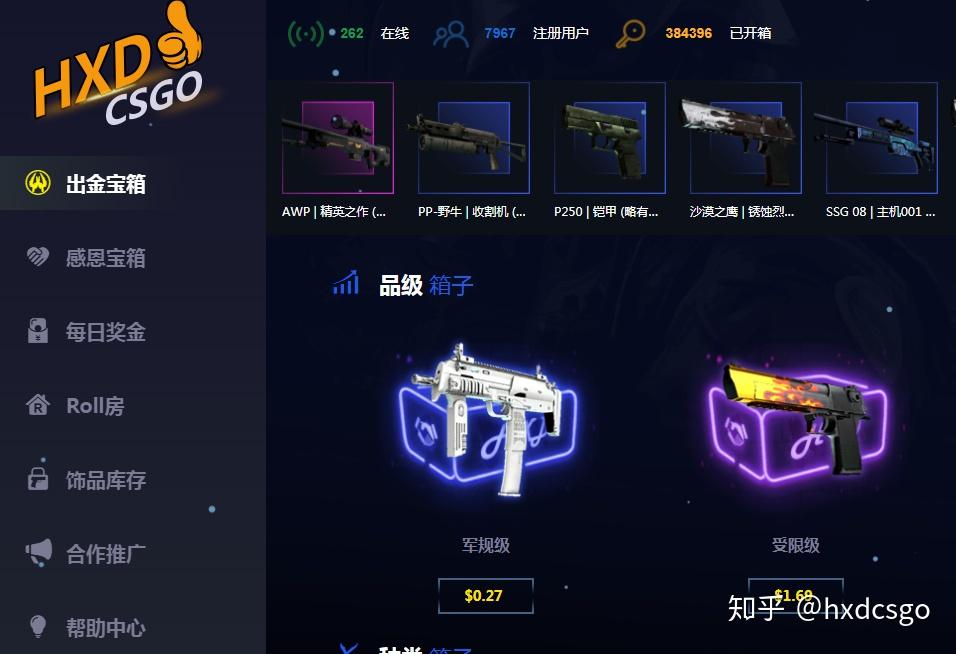
Task: Go to the 感恩宝箱 section
Action: tap(105, 258)
